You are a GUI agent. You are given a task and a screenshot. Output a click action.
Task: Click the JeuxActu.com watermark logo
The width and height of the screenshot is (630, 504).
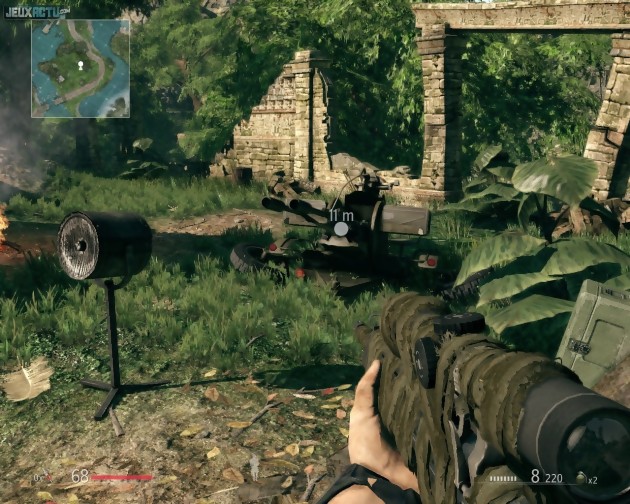(x=36, y=10)
